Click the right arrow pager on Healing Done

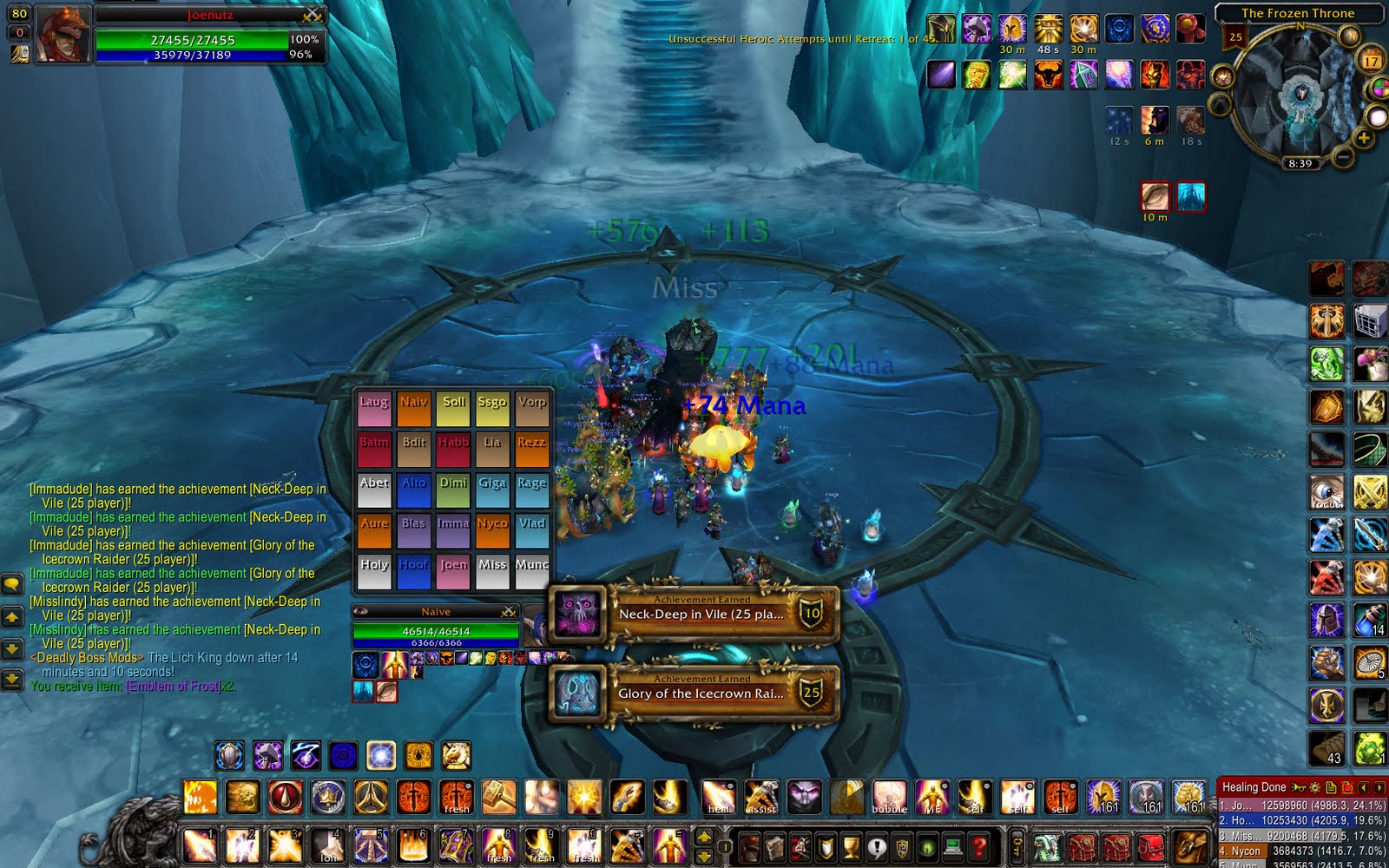pyautogui.click(x=1378, y=787)
